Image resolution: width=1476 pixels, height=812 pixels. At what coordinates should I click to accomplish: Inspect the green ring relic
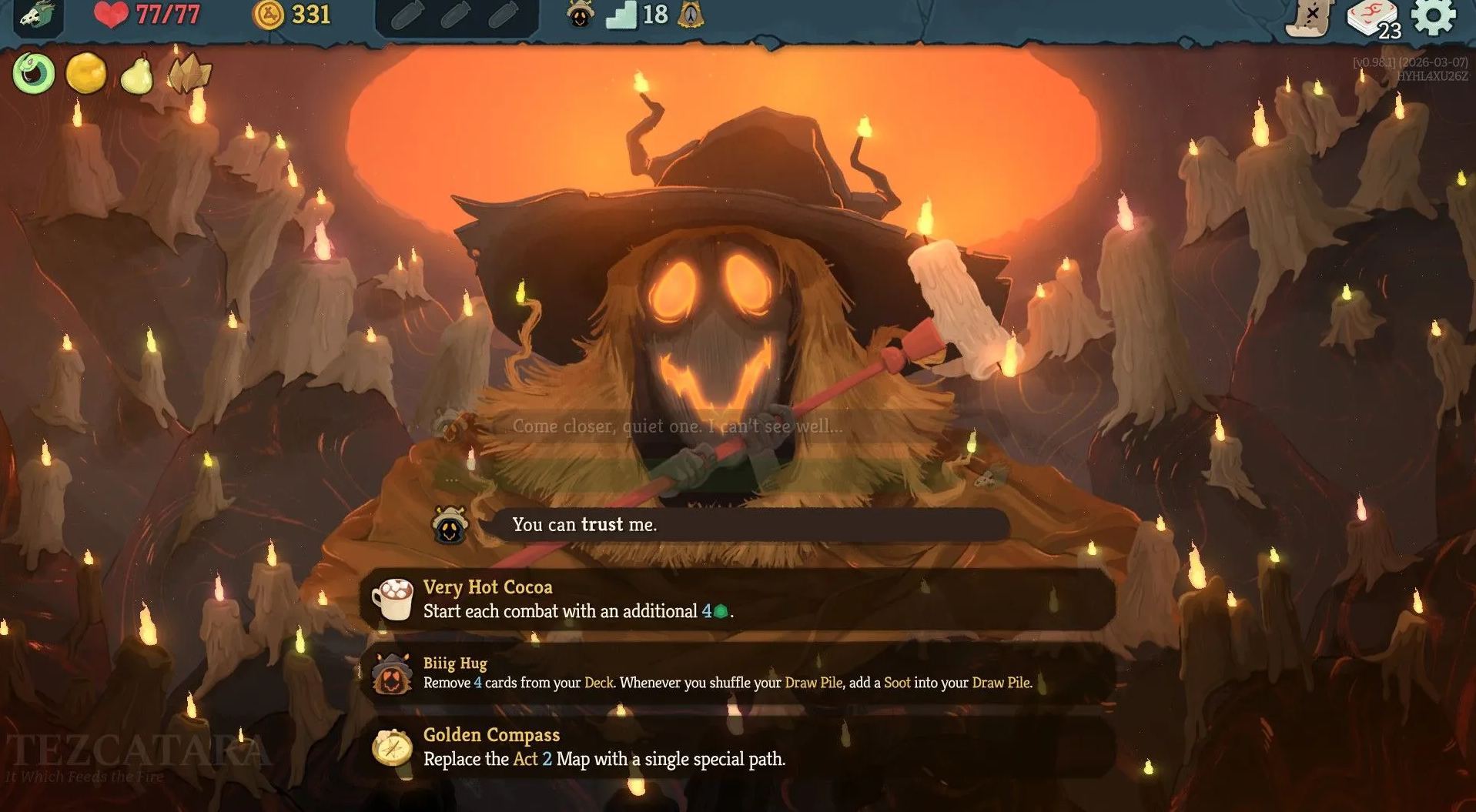click(x=34, y=74)
